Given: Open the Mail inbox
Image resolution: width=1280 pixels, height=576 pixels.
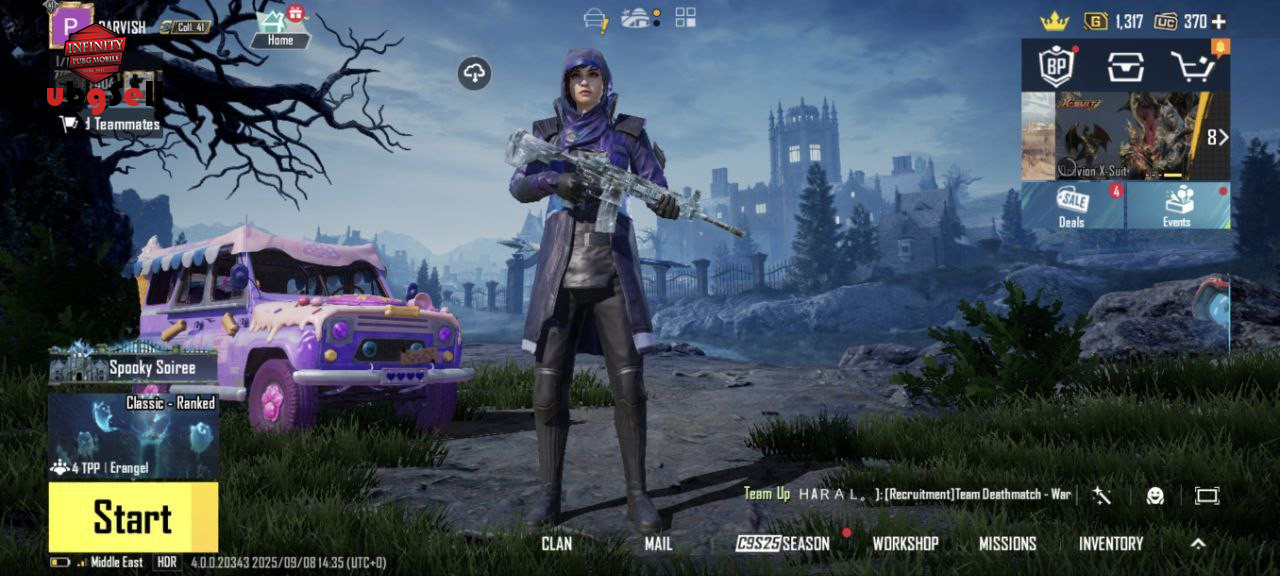Looking at the screenshot, I should pos(658,544).
